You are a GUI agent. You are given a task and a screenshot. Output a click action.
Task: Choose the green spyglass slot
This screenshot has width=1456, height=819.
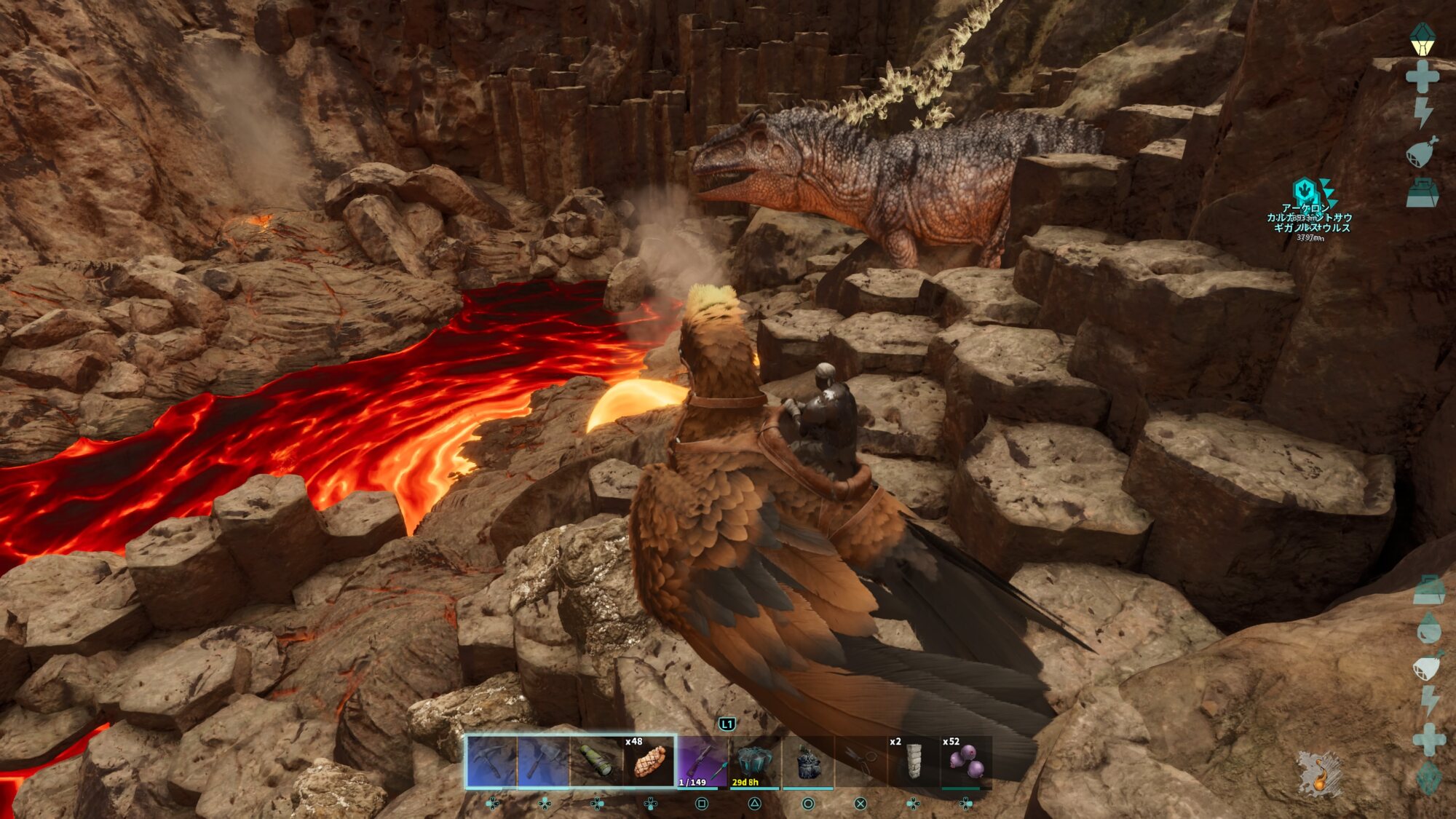pos(596,761)
